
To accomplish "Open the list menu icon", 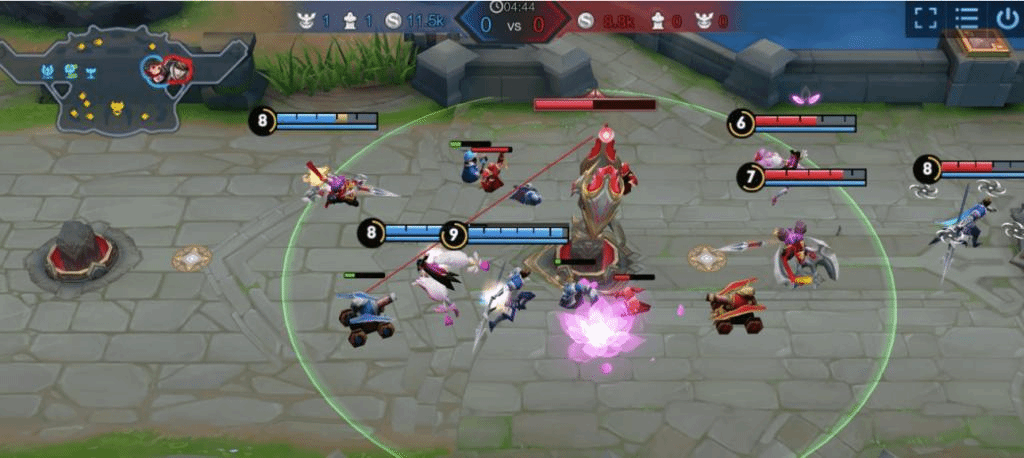I will click(x=966, y=18).
